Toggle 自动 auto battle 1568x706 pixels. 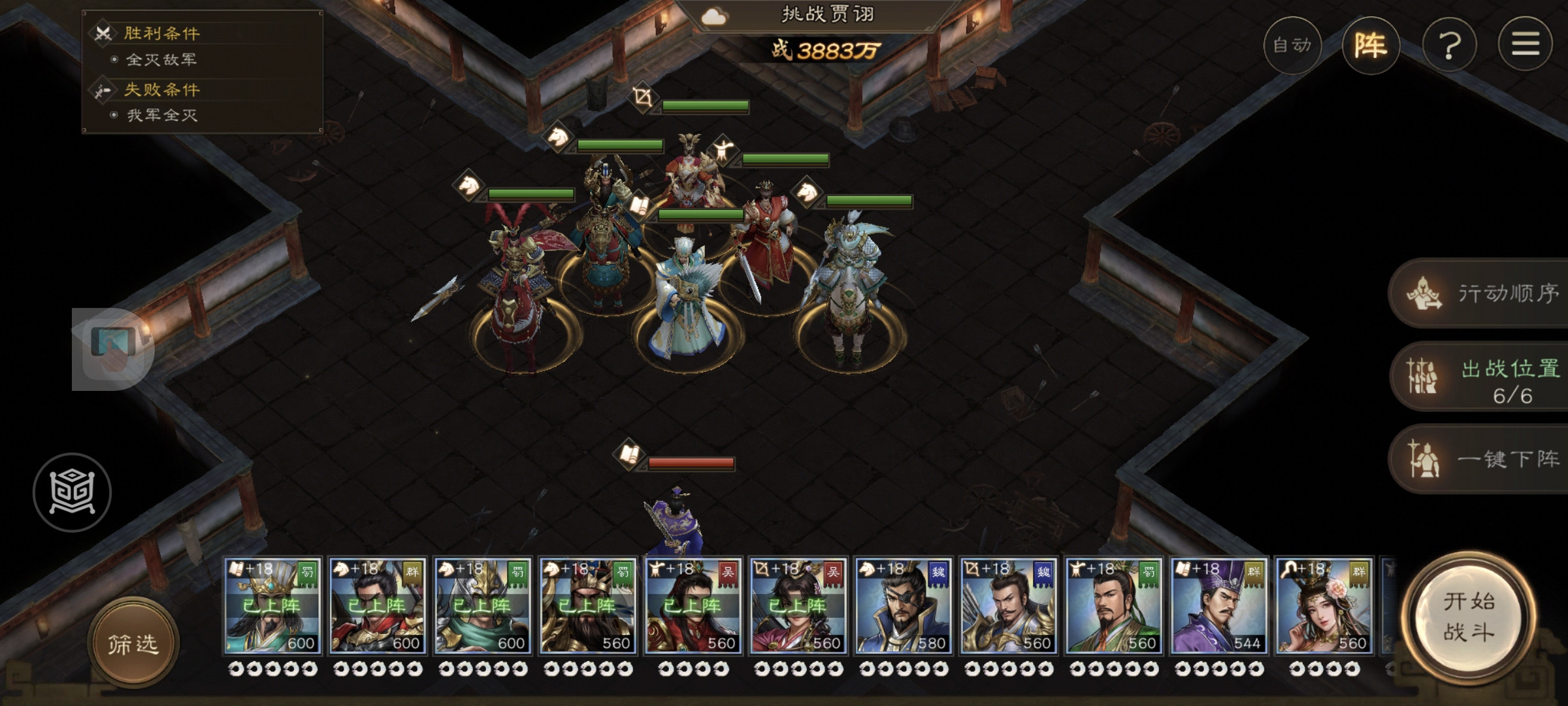(1292, 45)
